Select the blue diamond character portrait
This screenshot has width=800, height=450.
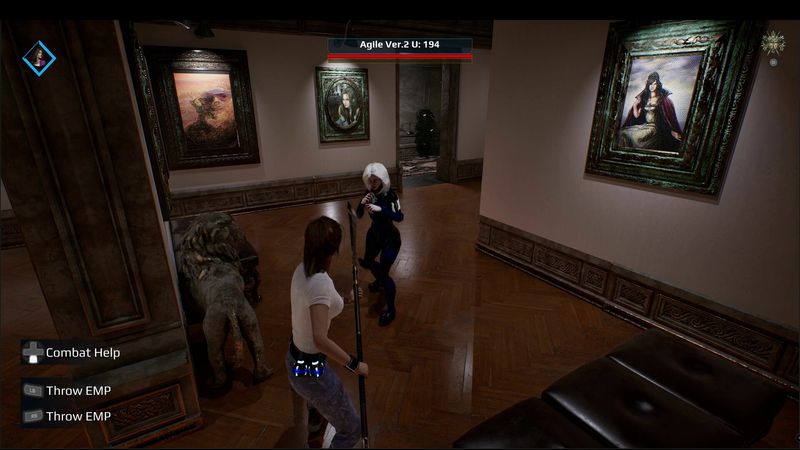coord(39,57)
